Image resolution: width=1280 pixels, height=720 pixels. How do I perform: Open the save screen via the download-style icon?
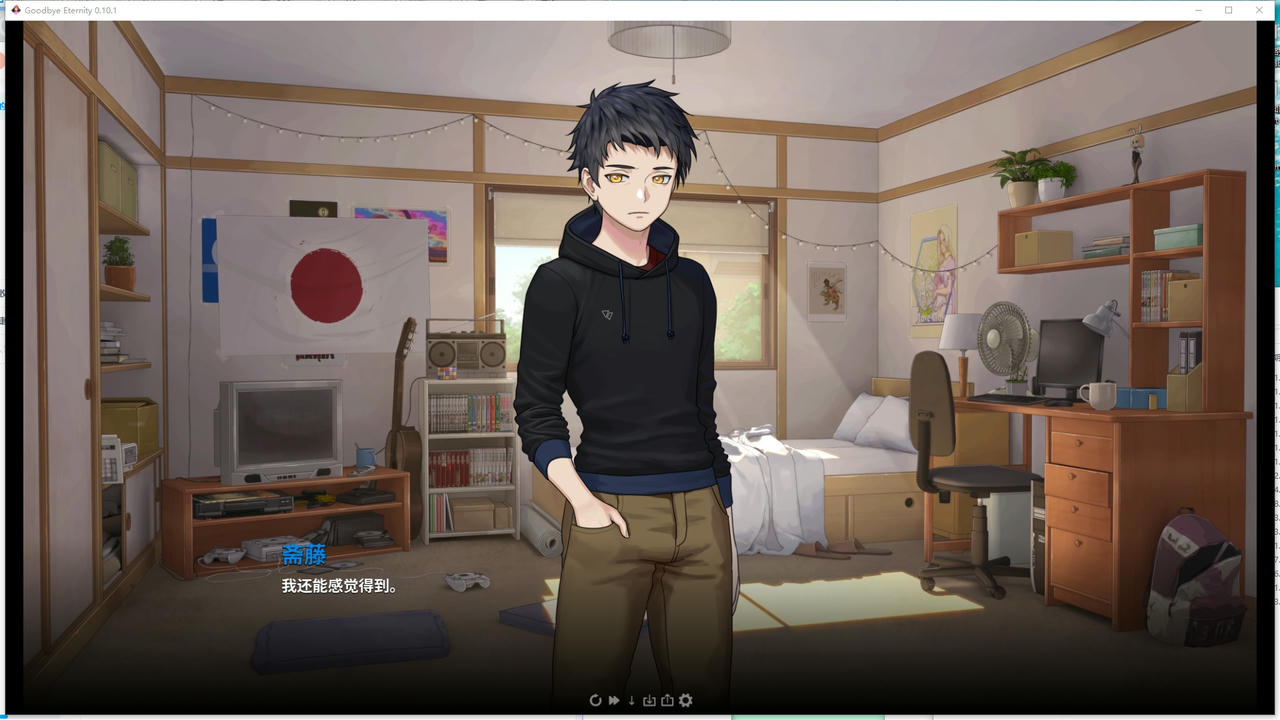(650, 700)
